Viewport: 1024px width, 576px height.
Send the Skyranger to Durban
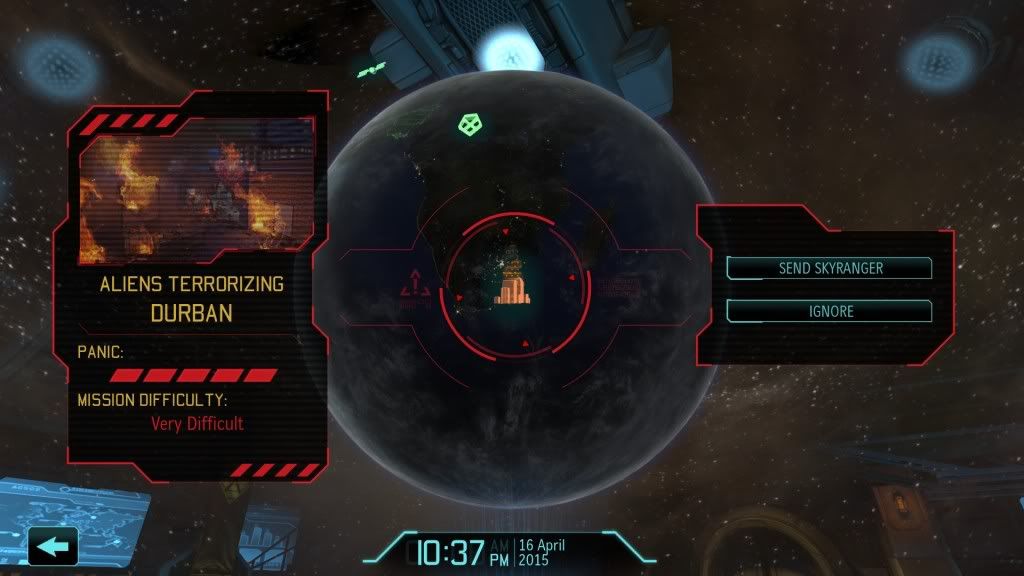click(829, 268)
